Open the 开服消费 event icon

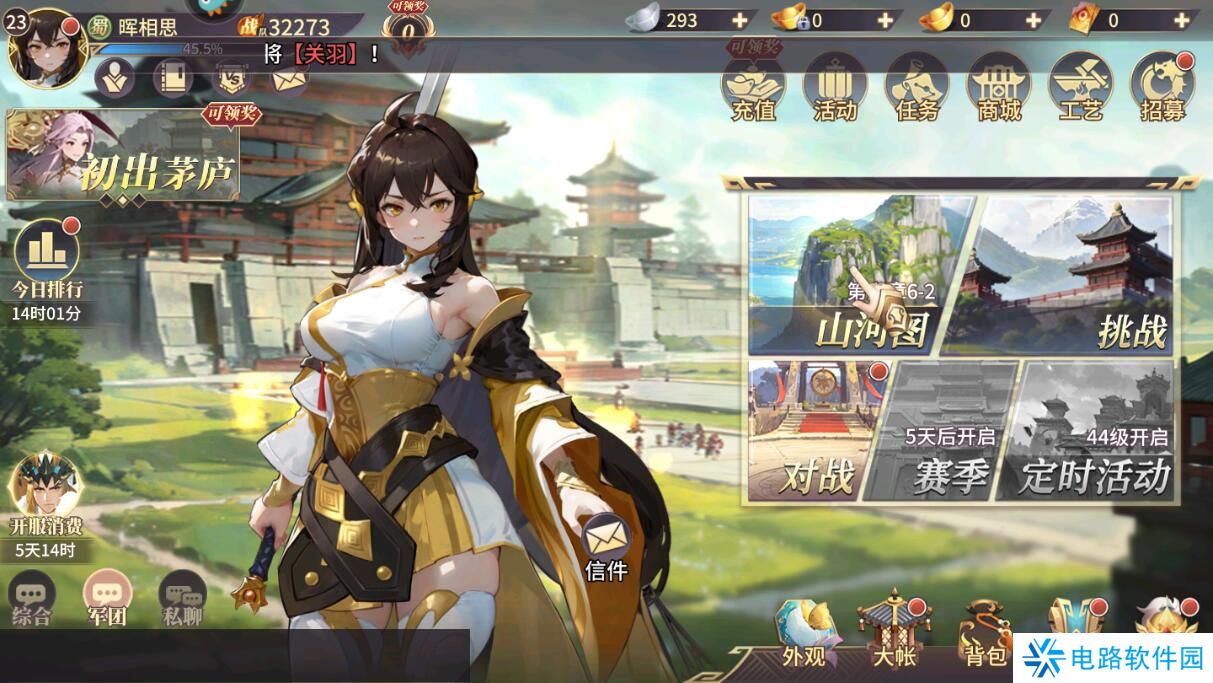click(x=46, y=497)
